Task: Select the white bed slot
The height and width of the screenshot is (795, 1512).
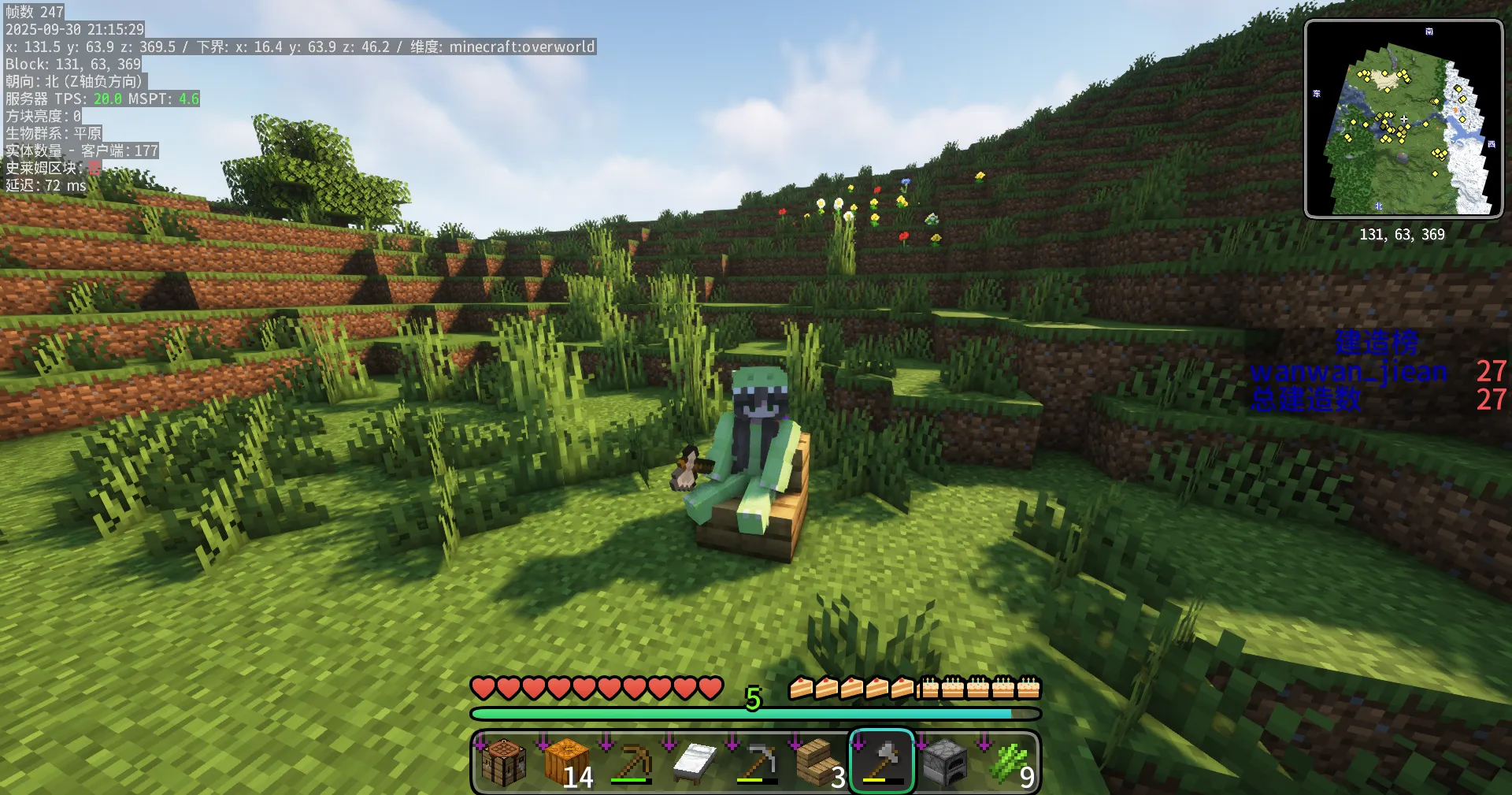Action: pos(693,762)
